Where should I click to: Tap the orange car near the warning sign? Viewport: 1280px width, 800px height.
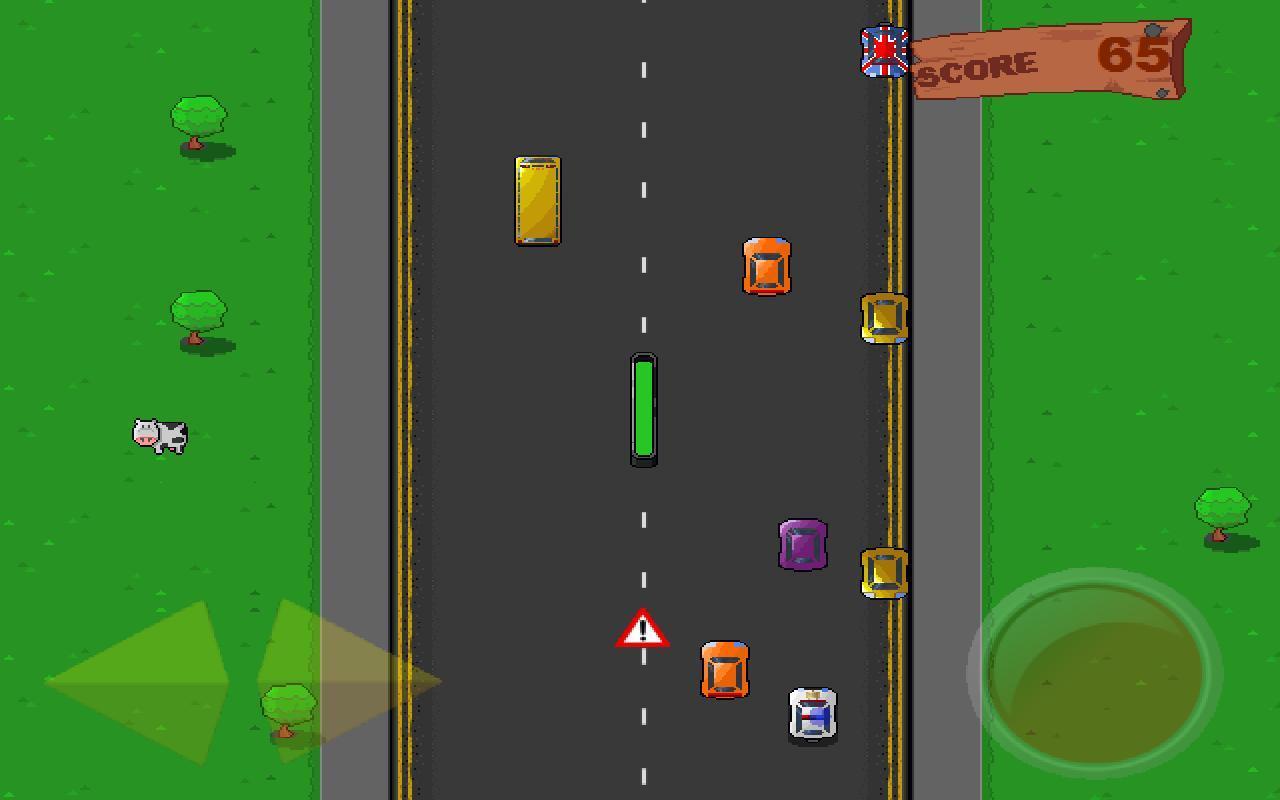click(x=724, y=669)
